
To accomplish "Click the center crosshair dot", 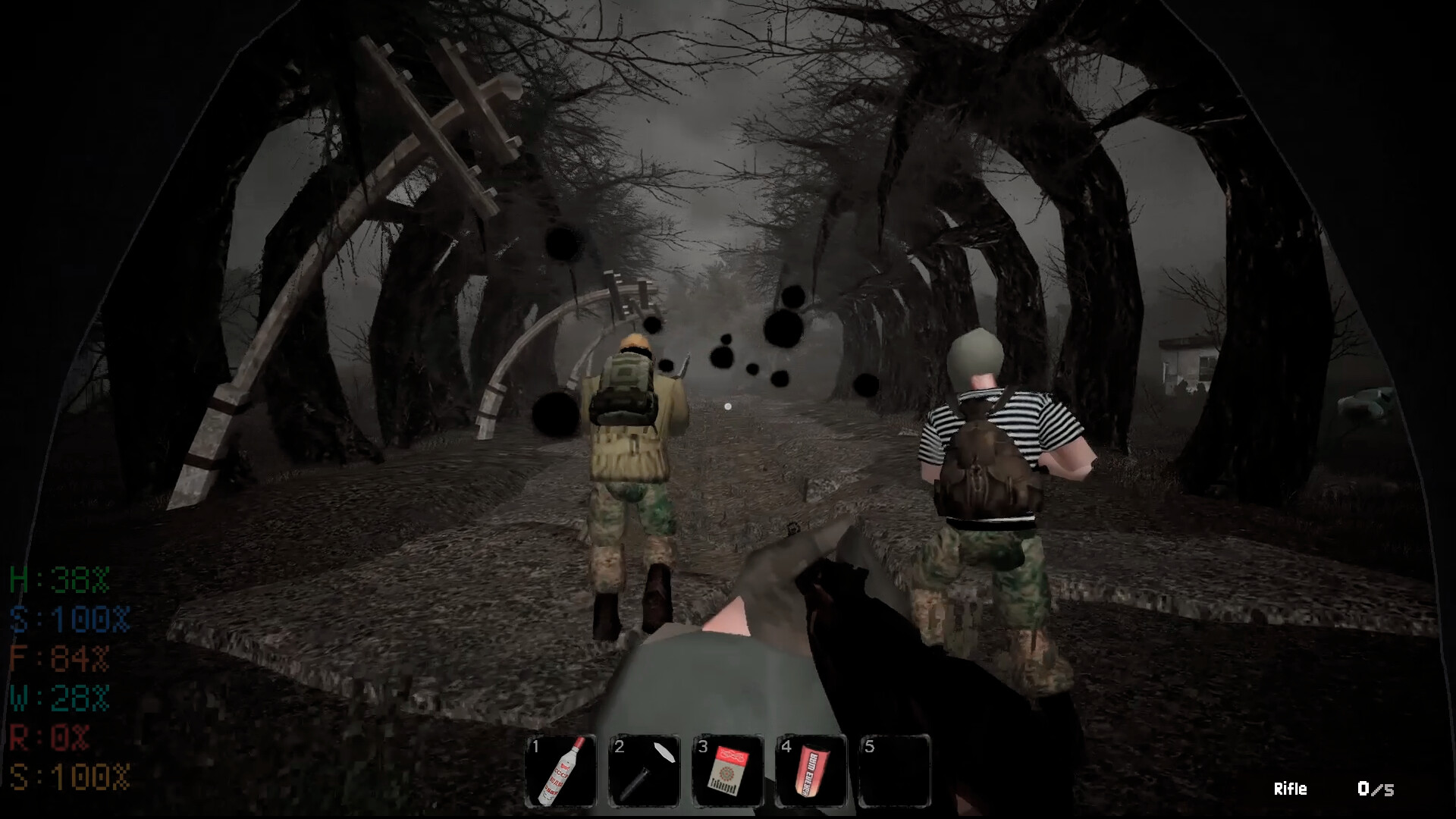I will tap(728, 406).
